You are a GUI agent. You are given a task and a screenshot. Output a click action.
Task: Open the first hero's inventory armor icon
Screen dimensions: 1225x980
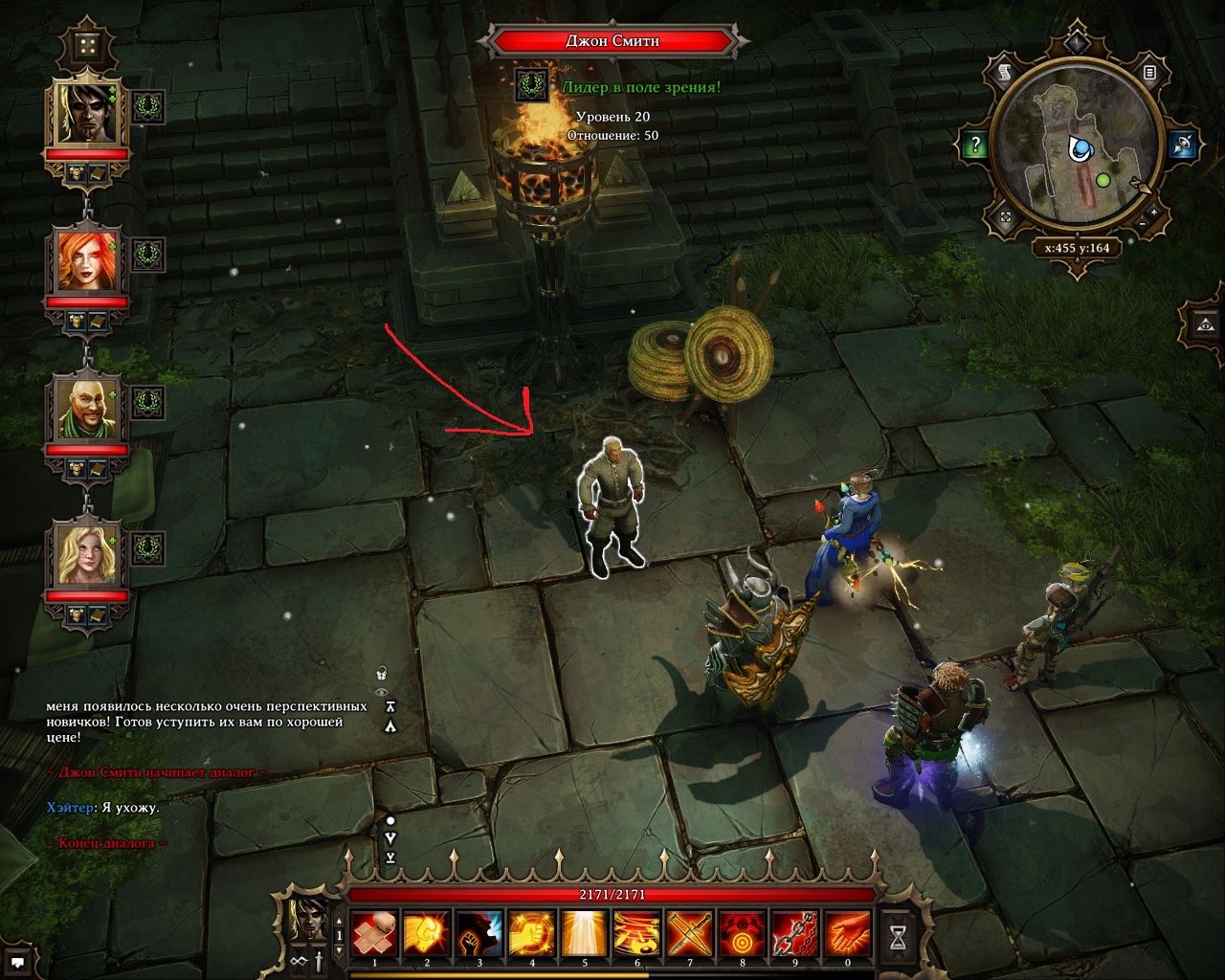pyautogui.click(x=76, y=172)
